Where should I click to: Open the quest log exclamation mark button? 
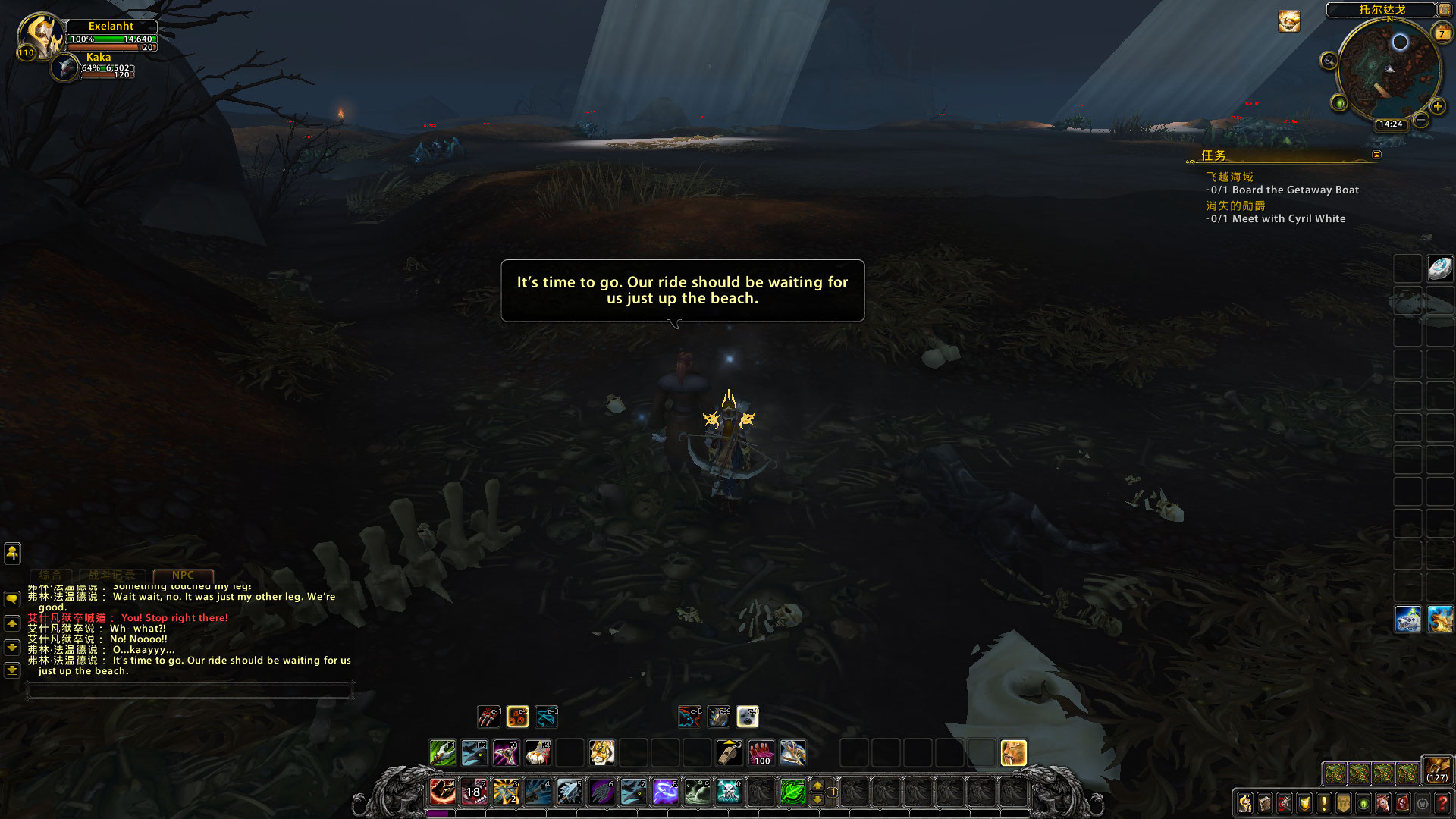coord(1324,803)
